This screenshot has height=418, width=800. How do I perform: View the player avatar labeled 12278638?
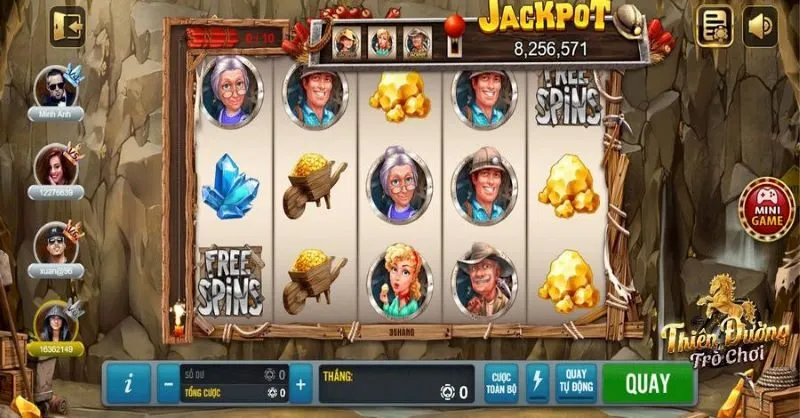pyautogui.click(x=55, y=164)
